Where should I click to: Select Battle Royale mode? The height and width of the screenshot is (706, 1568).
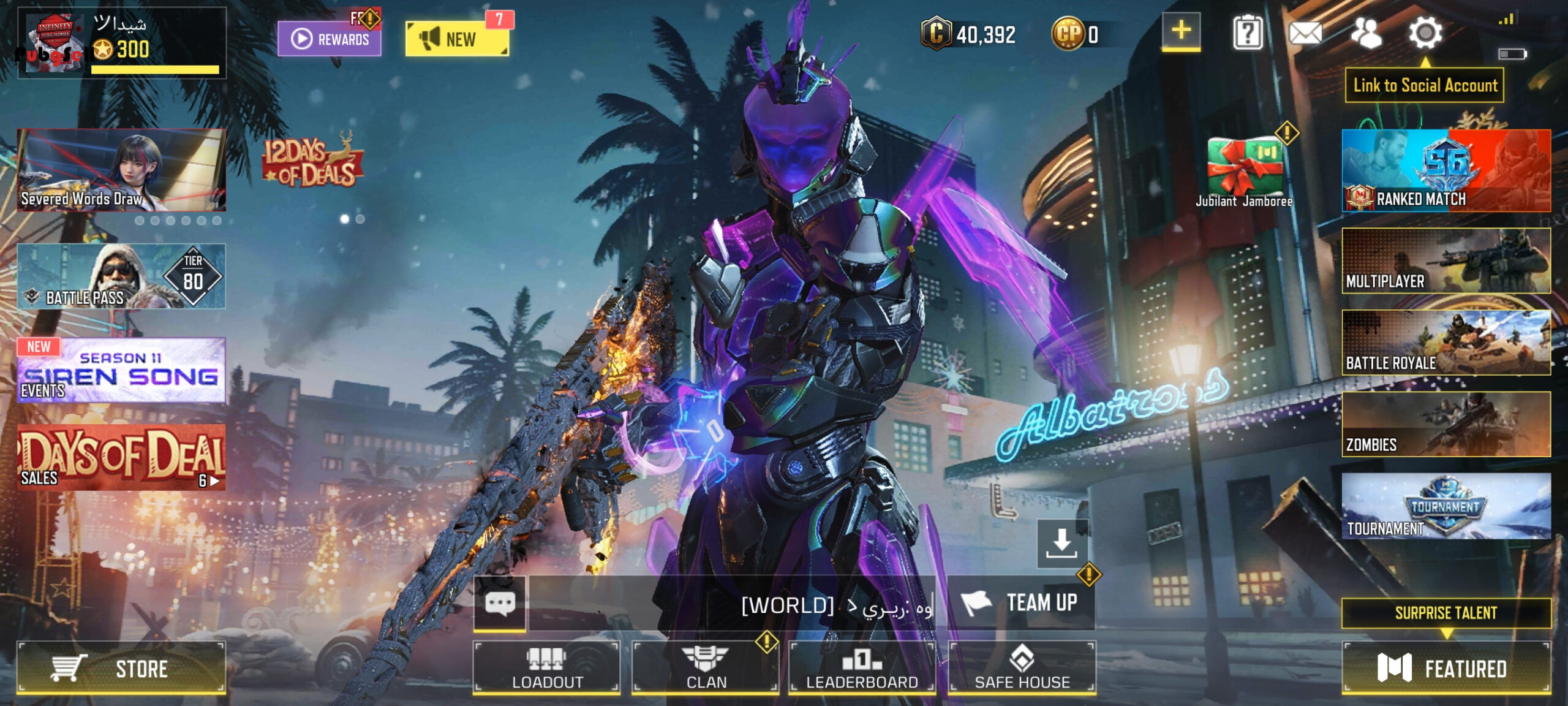[1445, 342]
